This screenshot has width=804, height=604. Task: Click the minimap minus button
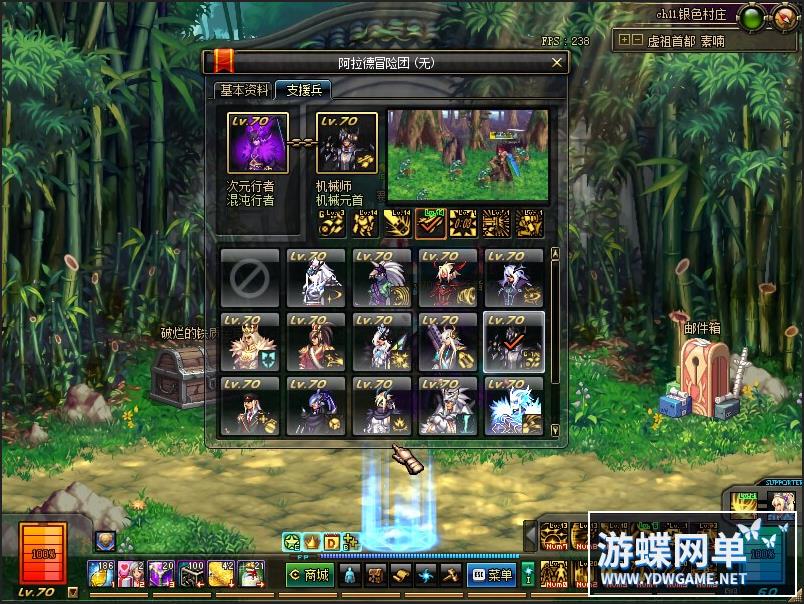click(x=638, y=40)
